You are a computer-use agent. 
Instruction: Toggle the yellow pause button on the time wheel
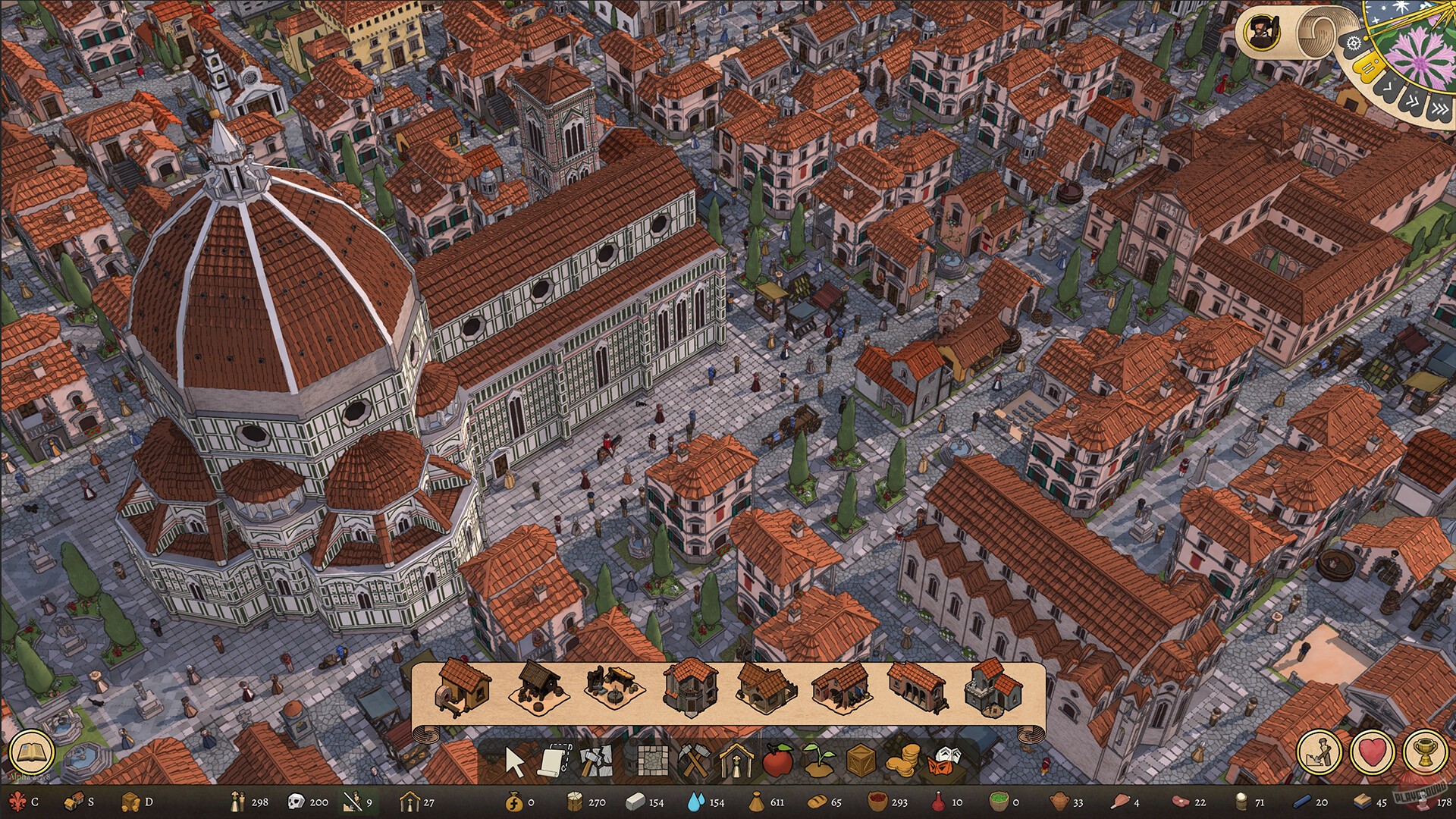tap(1368, 67)
